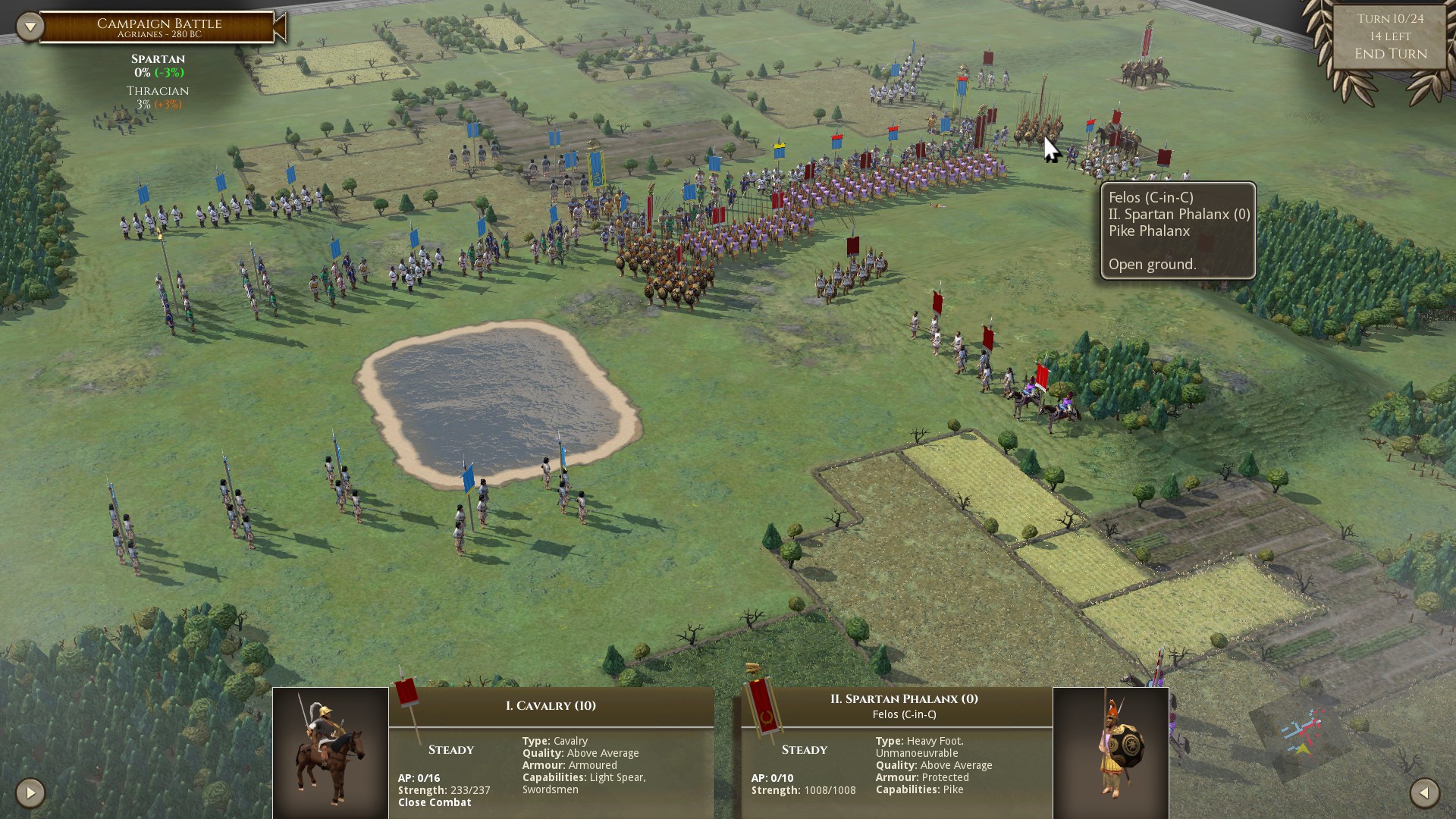Switch to the II. Spartan Phalanx unit tab
Image resolution: width=1456 pixels, height=819 pixels.
tap(904, 699)
